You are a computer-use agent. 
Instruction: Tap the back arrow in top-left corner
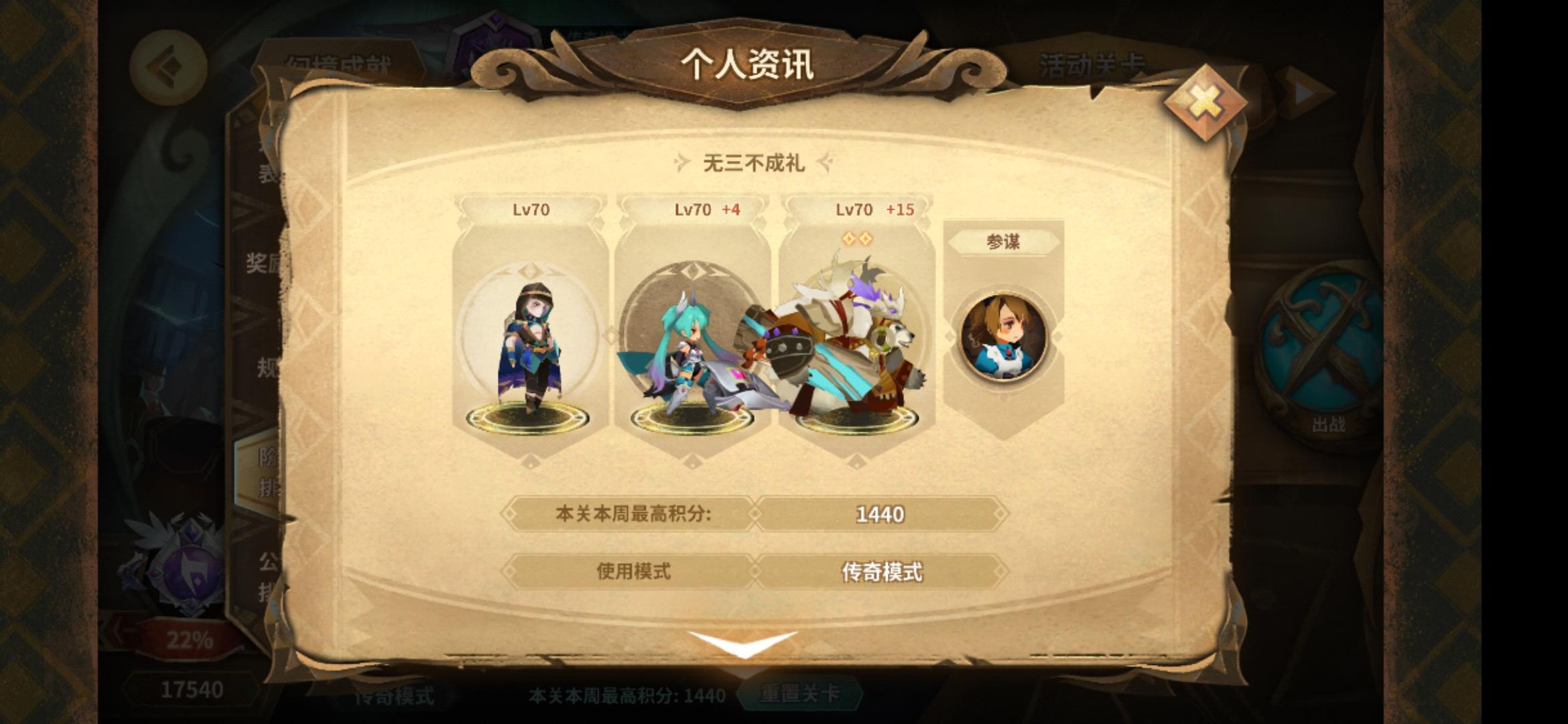tap(170, 68)
